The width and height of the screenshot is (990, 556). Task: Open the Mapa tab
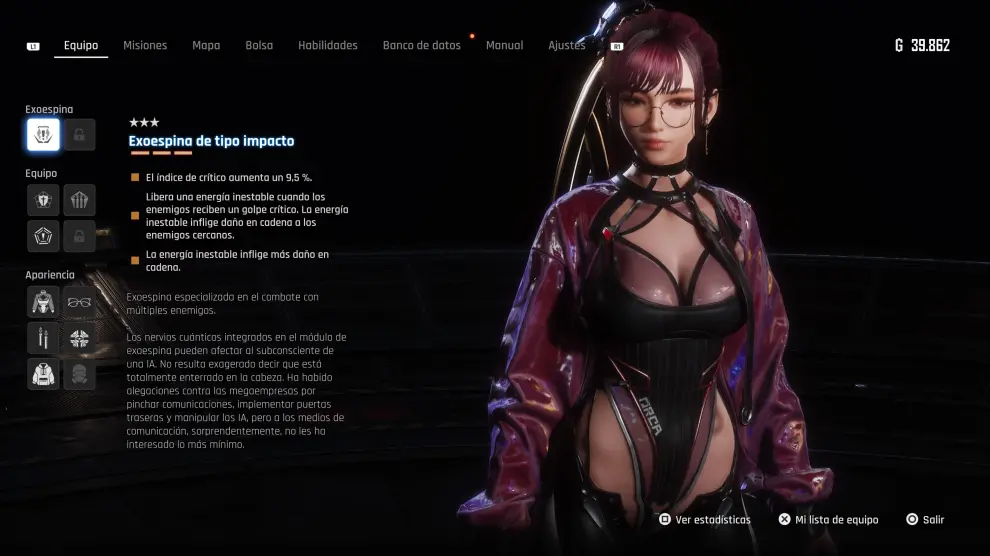coord(206,46)
